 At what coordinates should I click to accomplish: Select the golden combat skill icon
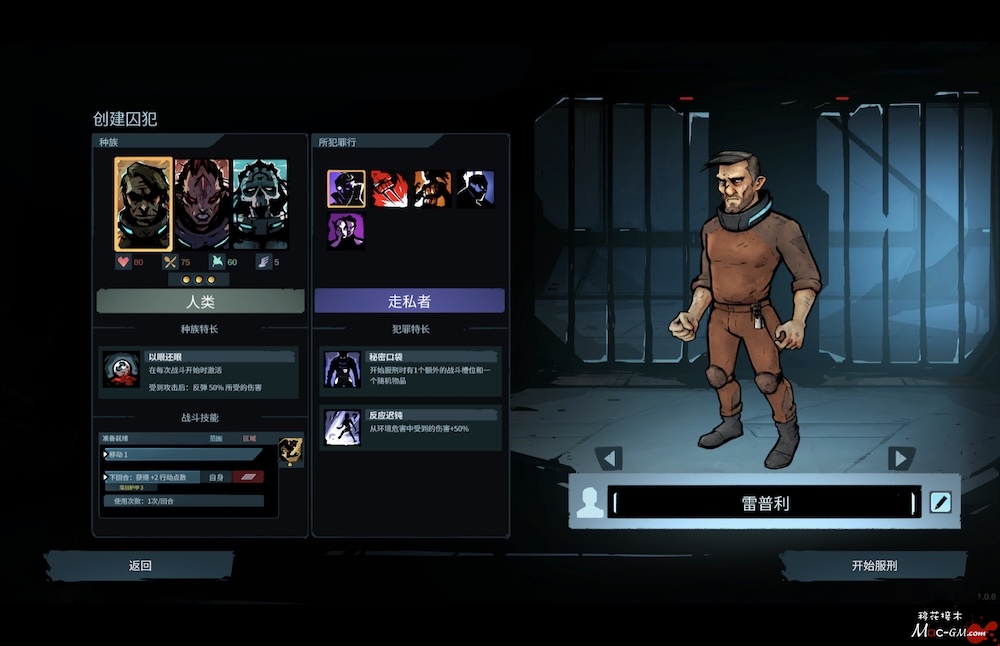point(291,449)
